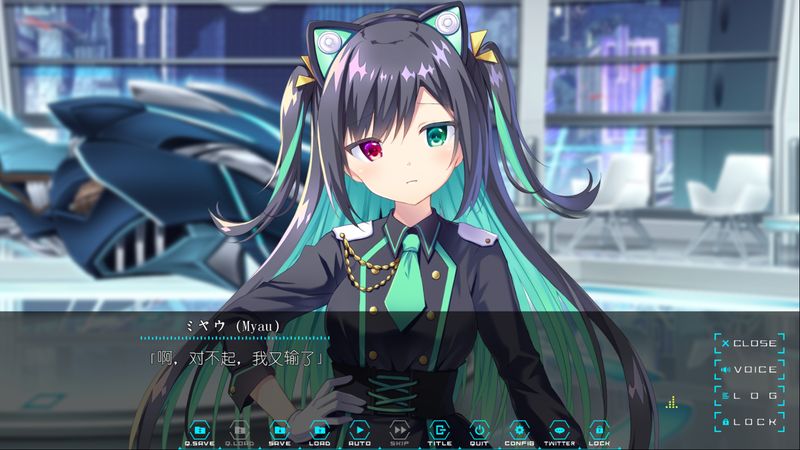This screenshot has height=450, width=800.
Task: Open the SAVE game menu
Action: tap(280, 430)
